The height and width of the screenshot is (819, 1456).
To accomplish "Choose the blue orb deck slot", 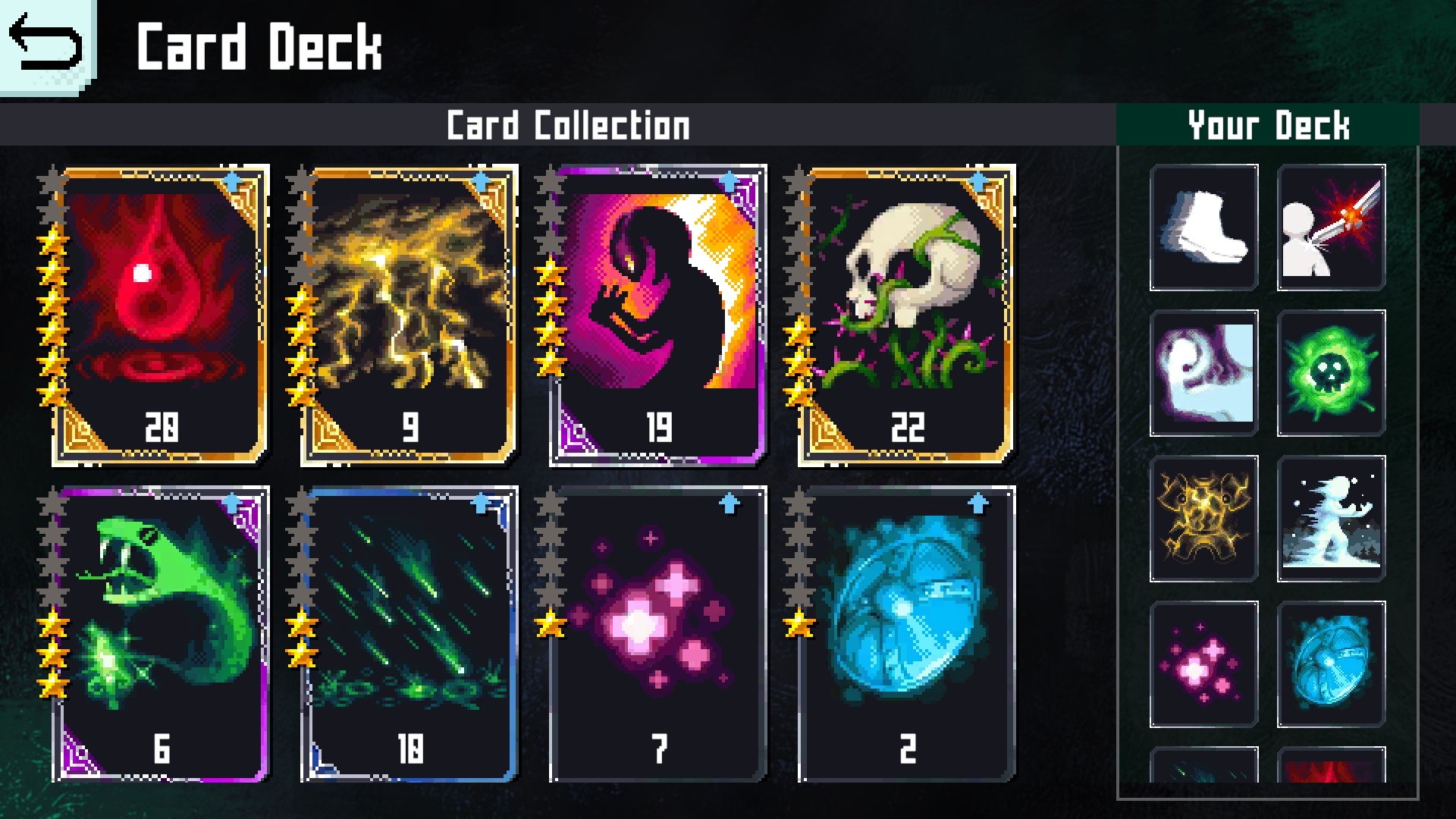I will (1332, 664).
